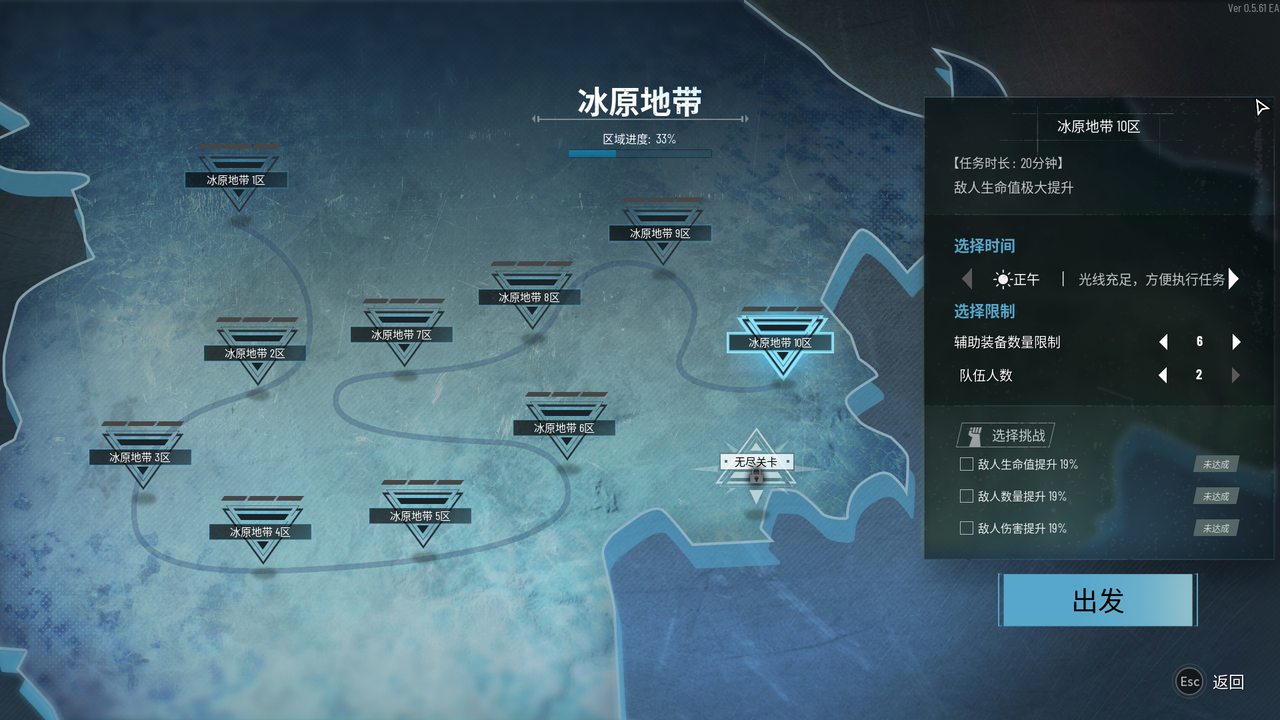Viewport: 1280px width, 720px height.
Task: Click 返回 to go back
Action: coord(1229,681)
